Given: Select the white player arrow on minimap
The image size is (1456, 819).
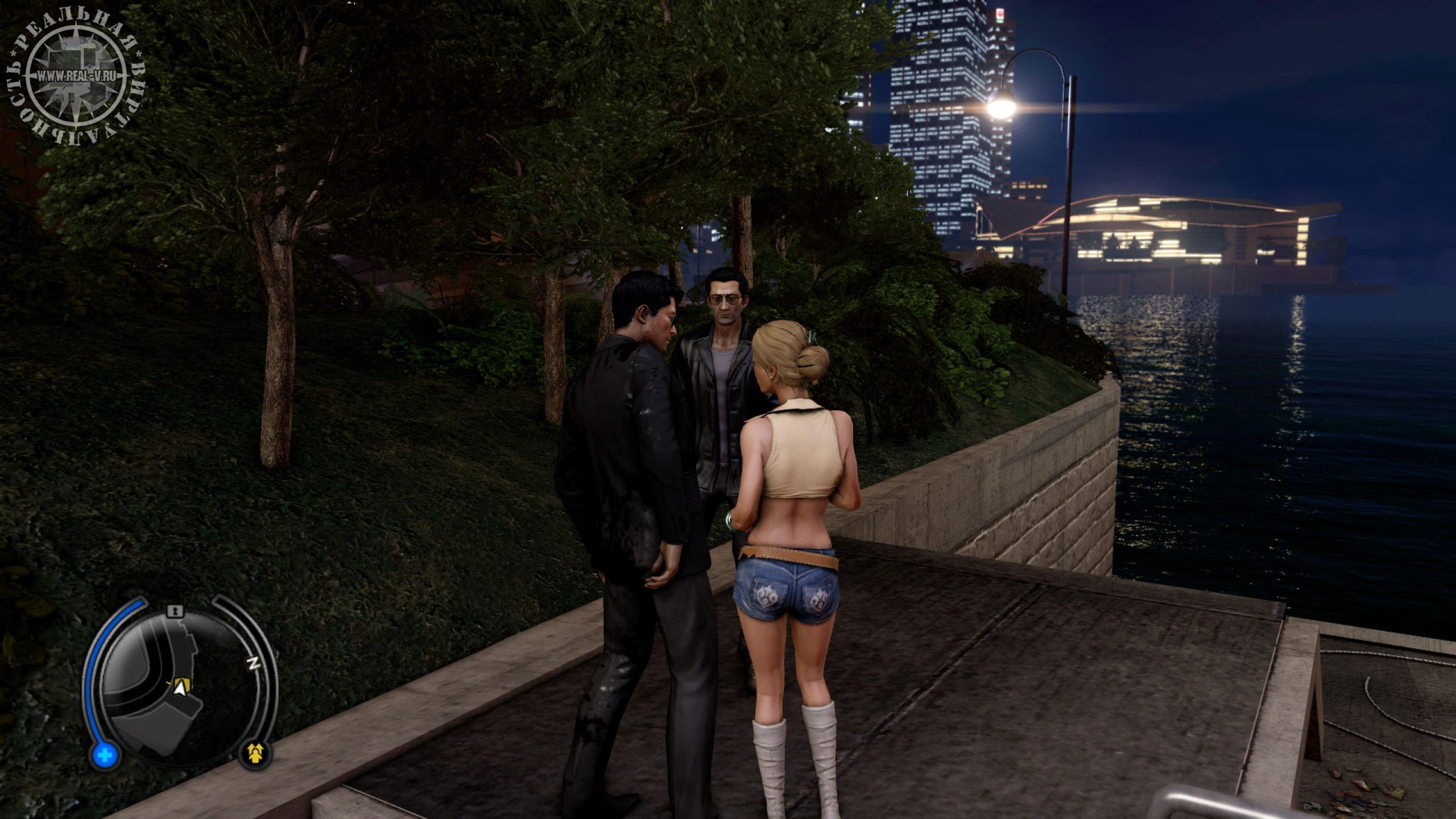Looking at the screenshot, I should [181, 689].
